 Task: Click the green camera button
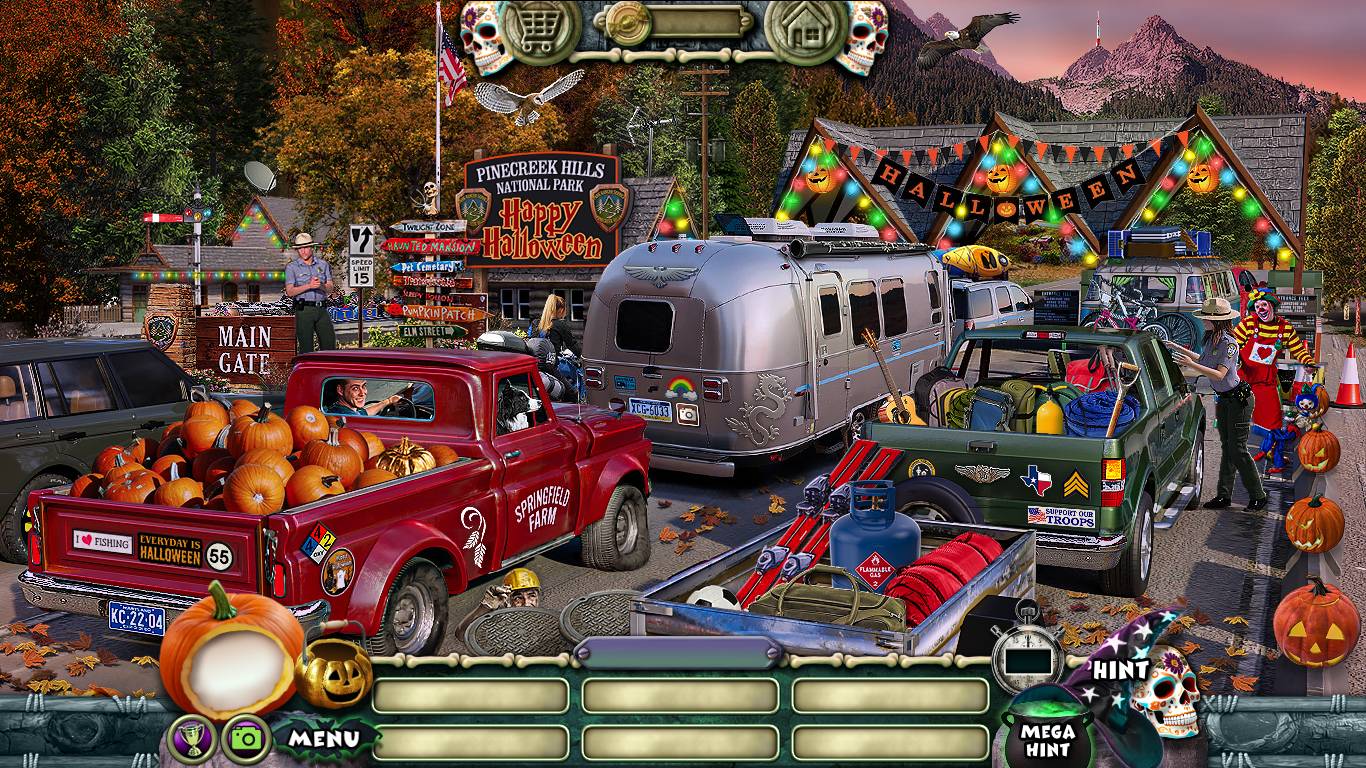[246, 740]
